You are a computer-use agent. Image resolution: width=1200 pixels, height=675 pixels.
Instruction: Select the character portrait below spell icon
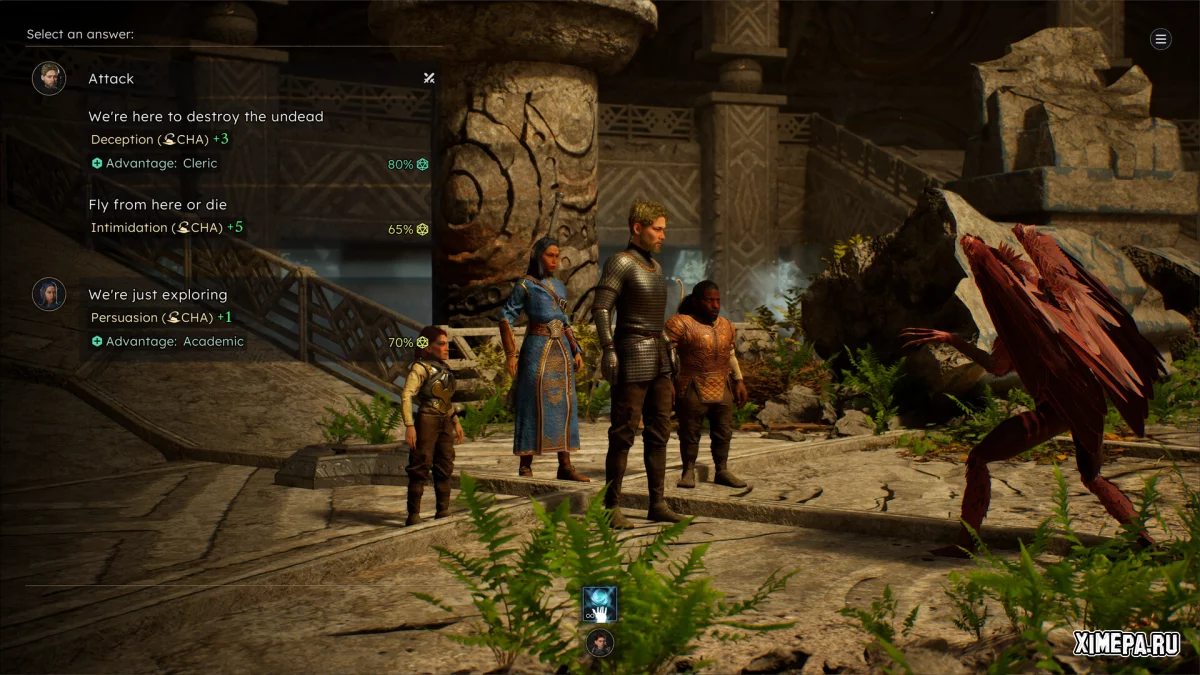[x=600, y=642]
